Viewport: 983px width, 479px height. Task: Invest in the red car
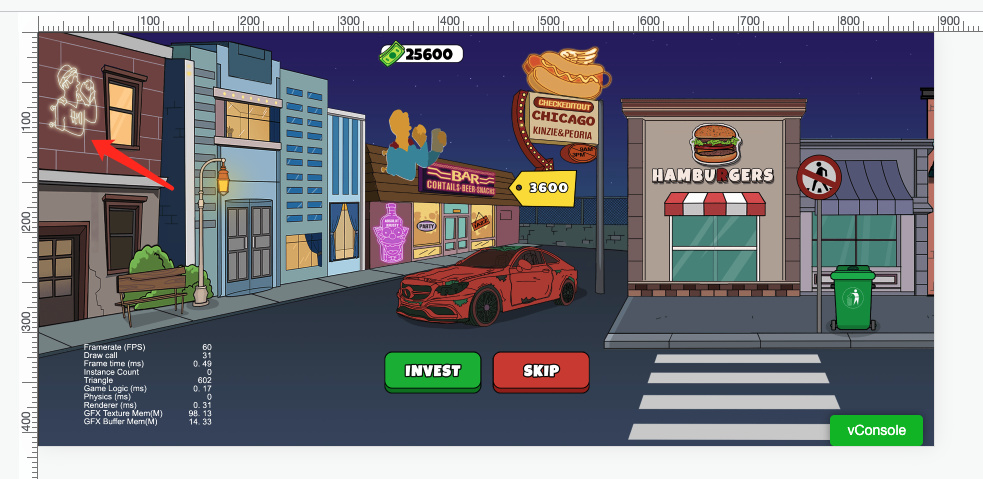pos(433,371)
